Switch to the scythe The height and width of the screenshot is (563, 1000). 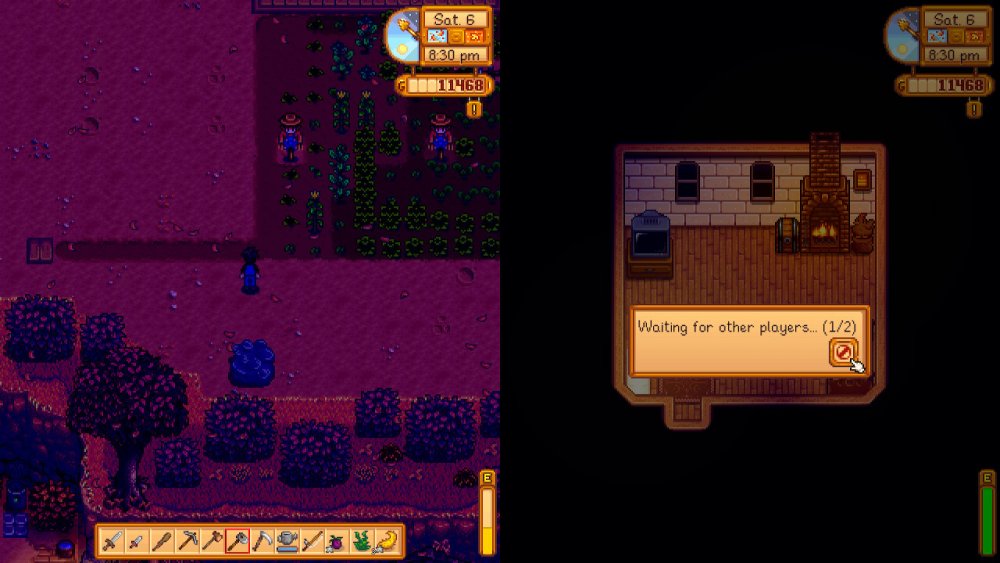tap(263, 541)
